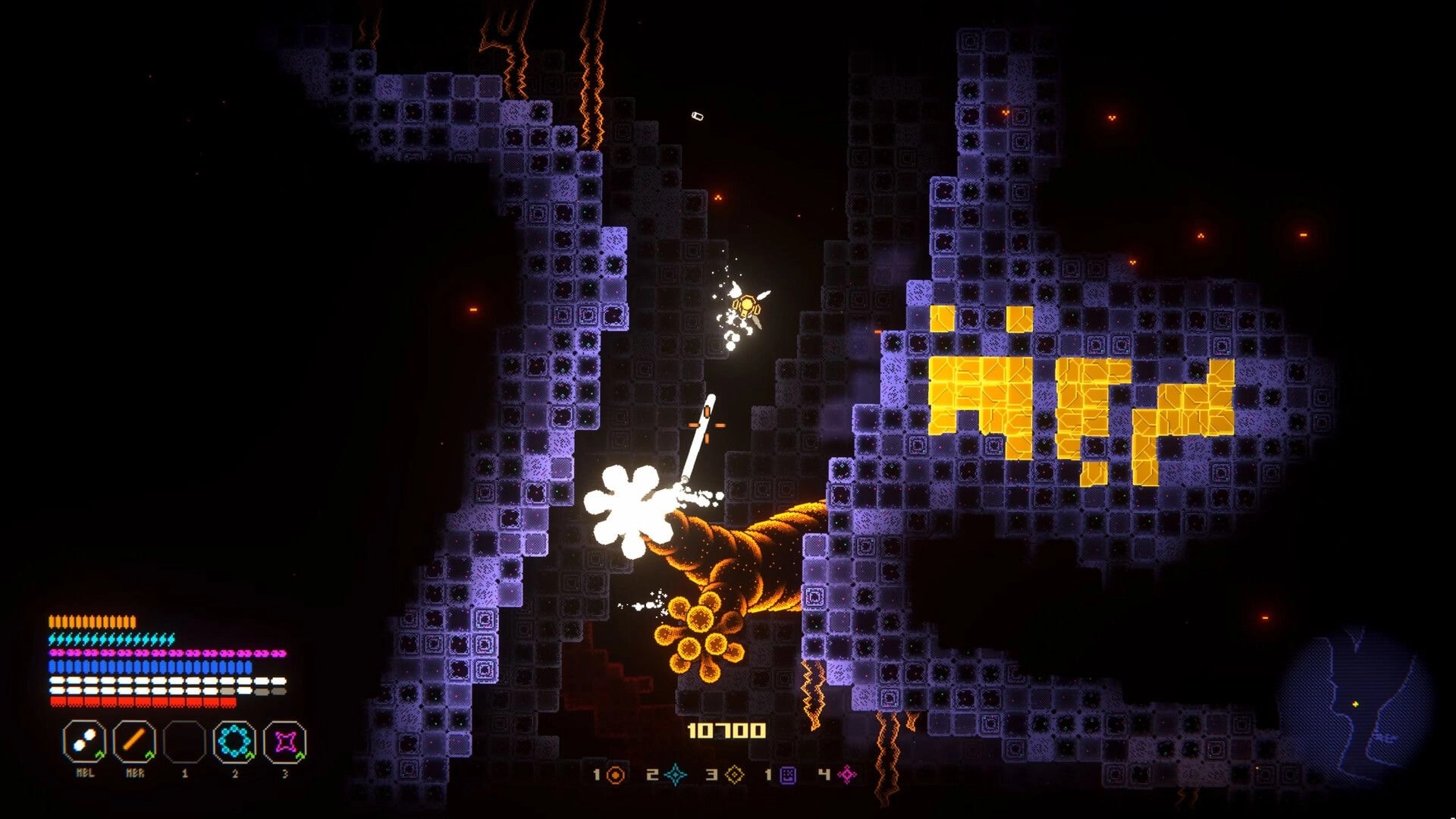This screenshot has height=819, width=1456.
Task: Click the orange energy bar at top of HUD
Action: point(91,621)
